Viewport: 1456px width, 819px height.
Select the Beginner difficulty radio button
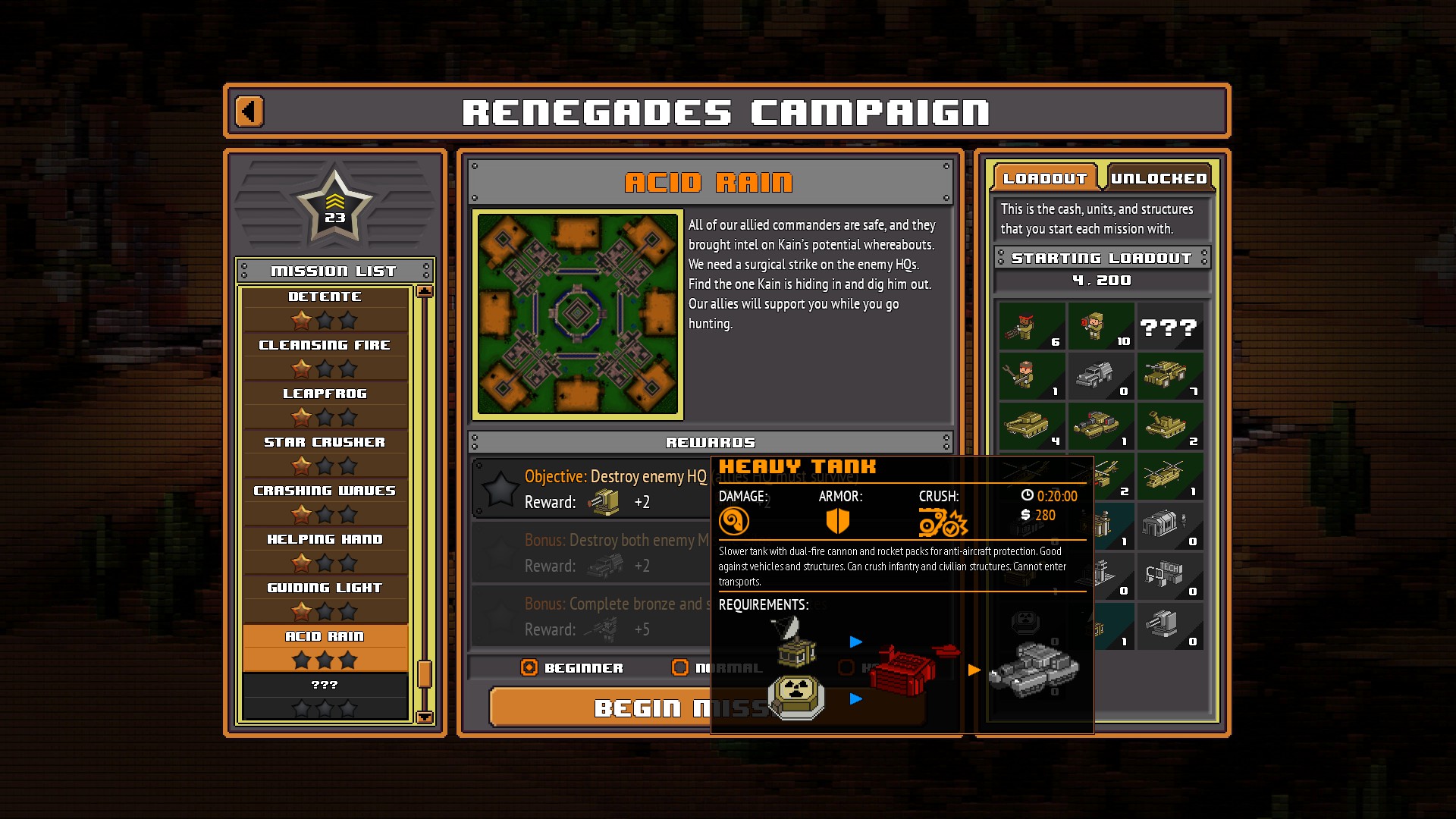point(529,667)
